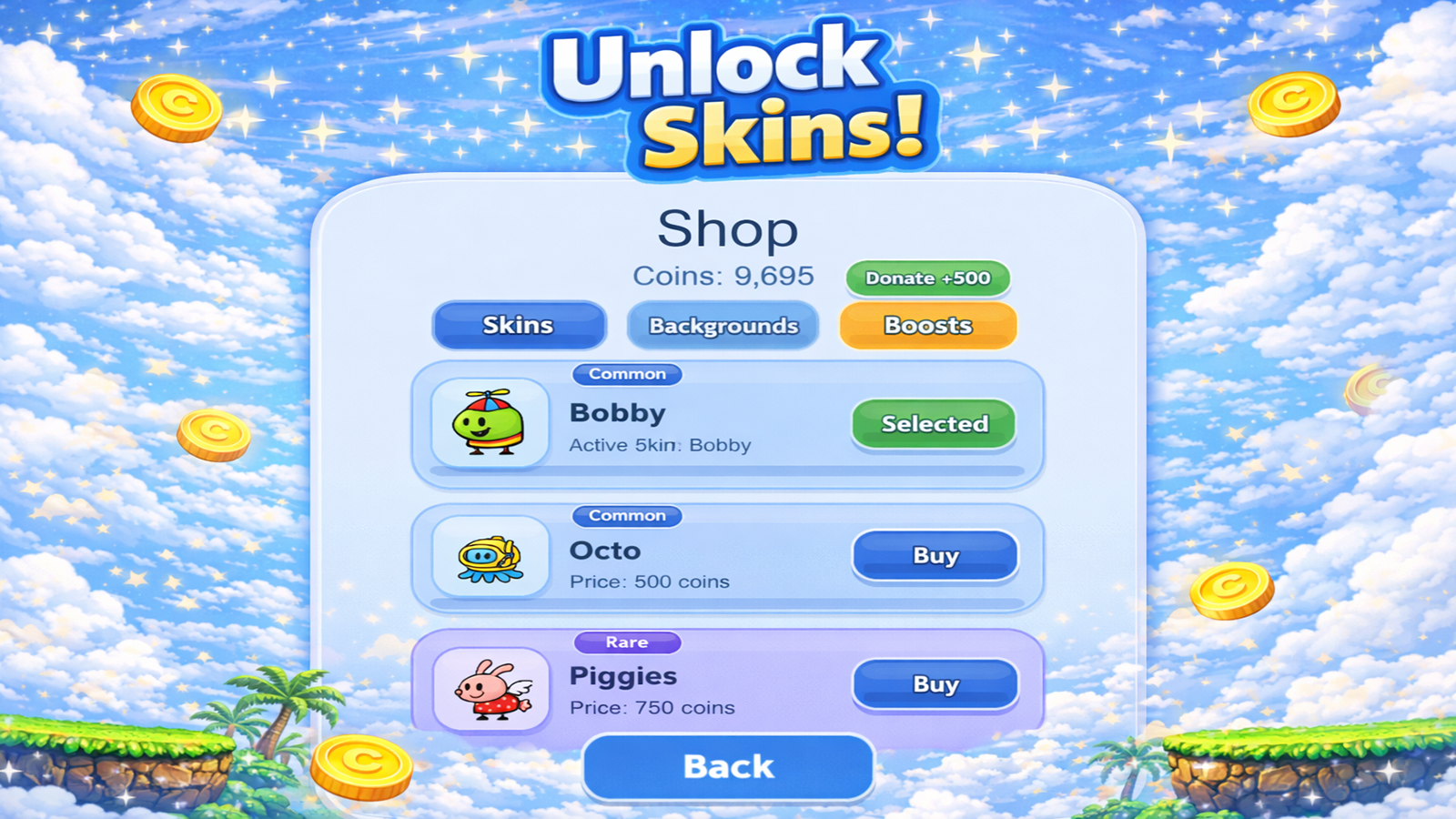This screenshot has height=819, width=1456.
Task: Click the coin icon near the top left
Action: pyautogui.click(x=175, y=106)
